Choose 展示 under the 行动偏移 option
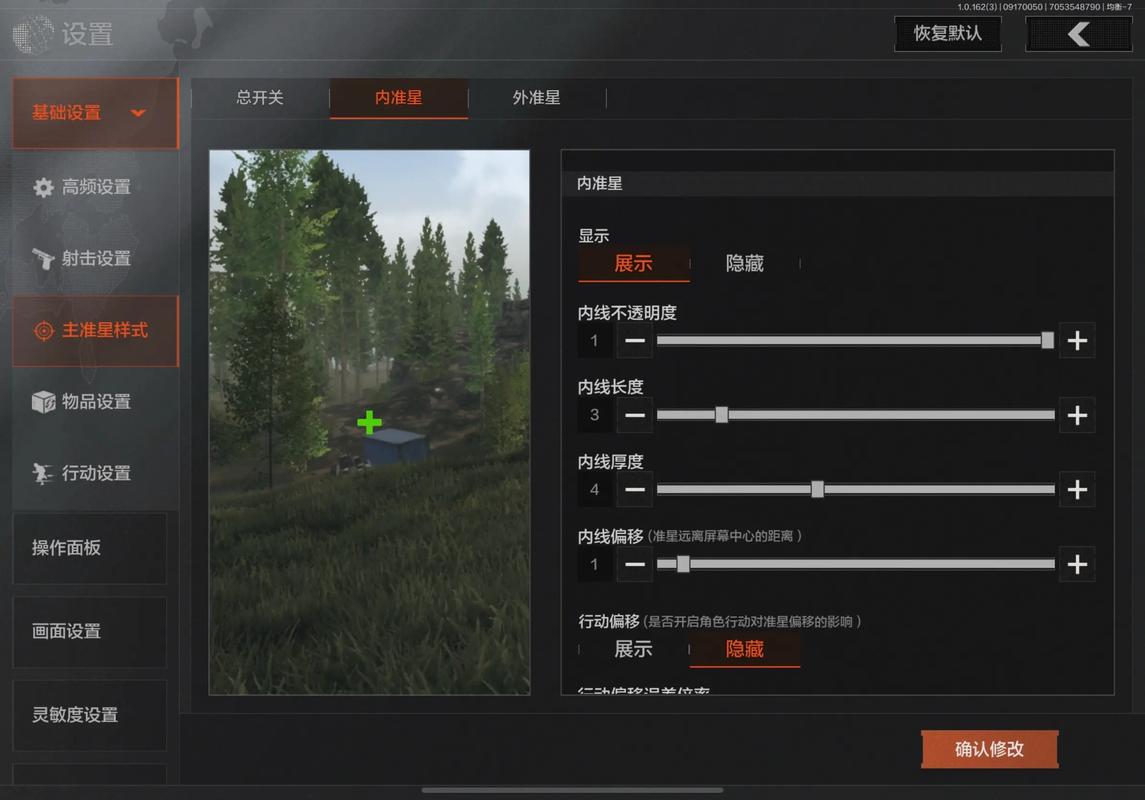 click(x=633, y=649)
